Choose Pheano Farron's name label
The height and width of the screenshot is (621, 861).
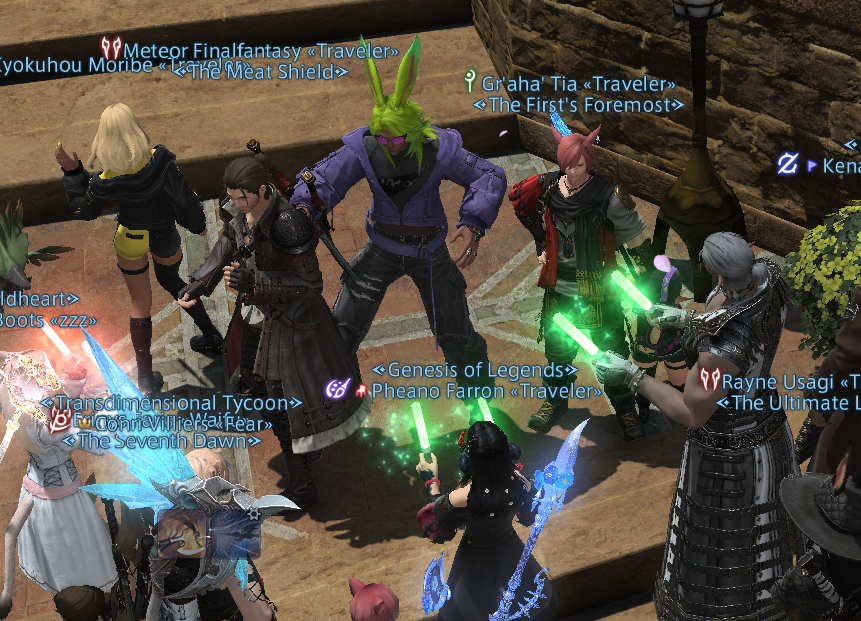486,391
